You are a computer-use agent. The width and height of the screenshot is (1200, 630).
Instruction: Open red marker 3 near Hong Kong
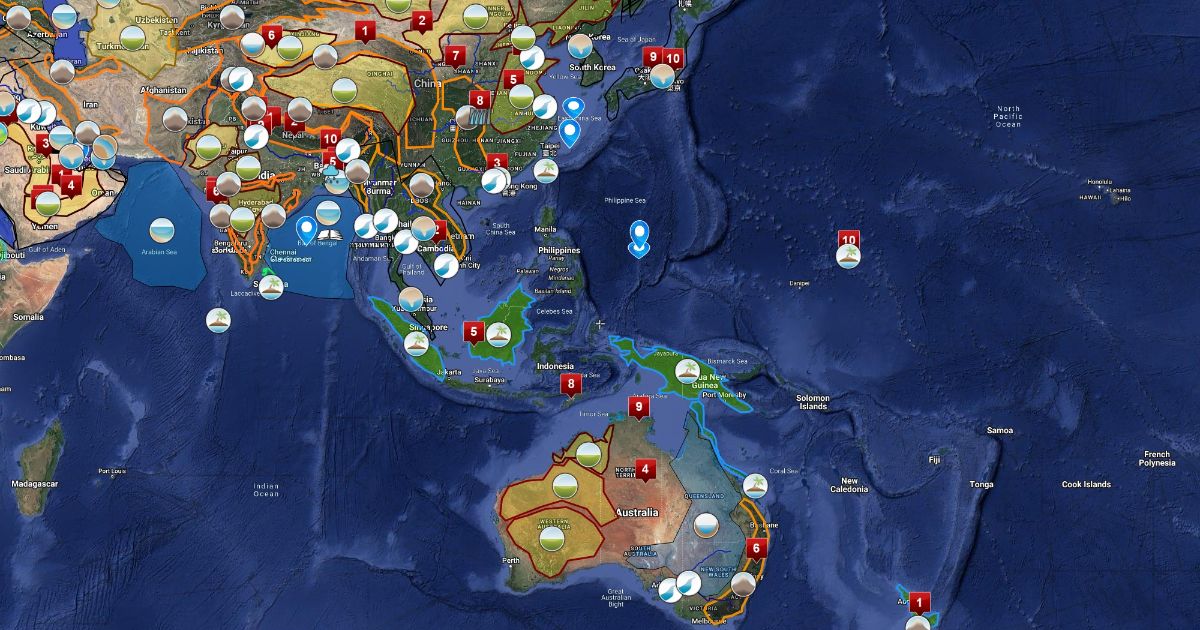(497, 162)
